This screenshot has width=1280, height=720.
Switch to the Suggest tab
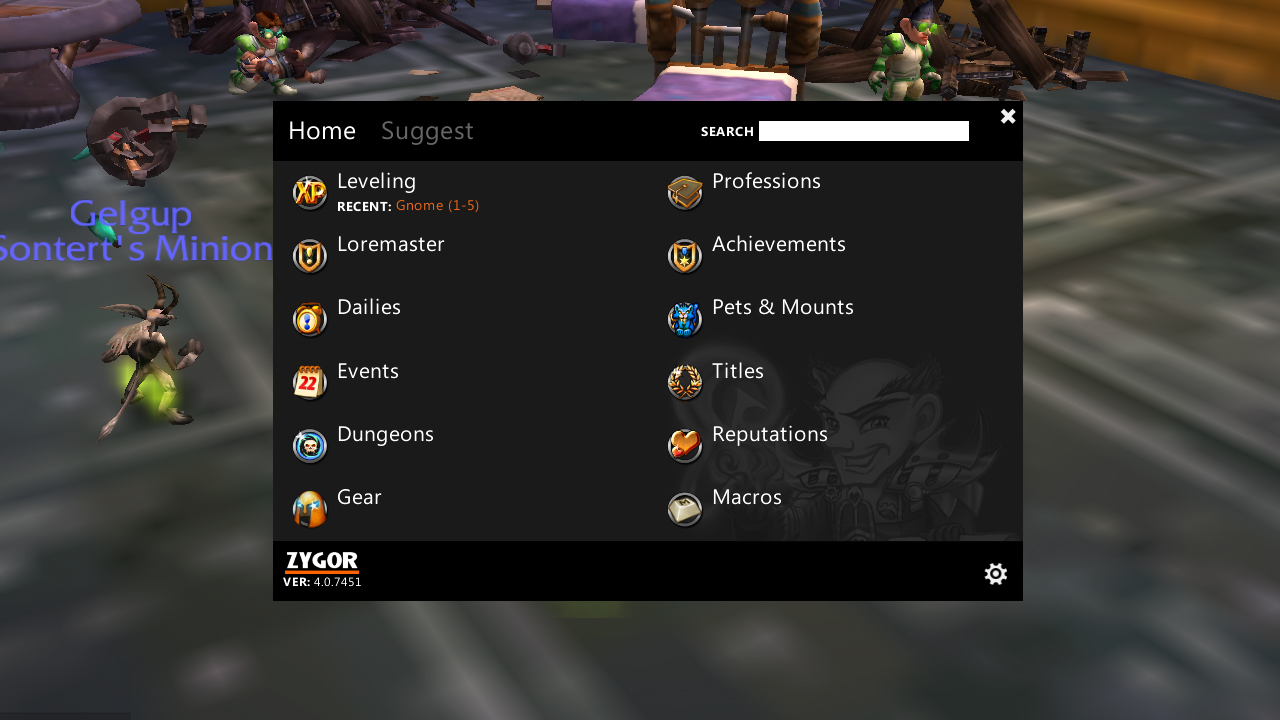tap(427, 130)
